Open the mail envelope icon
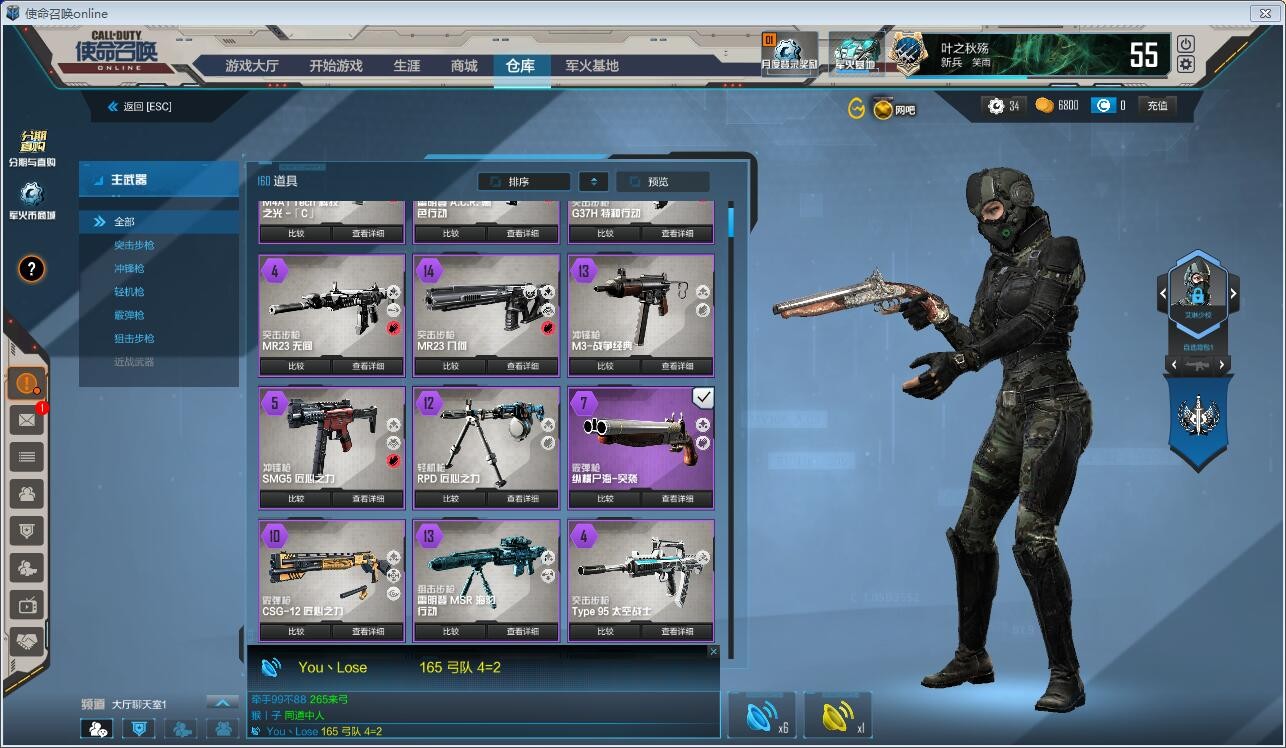 click(26, 420)
